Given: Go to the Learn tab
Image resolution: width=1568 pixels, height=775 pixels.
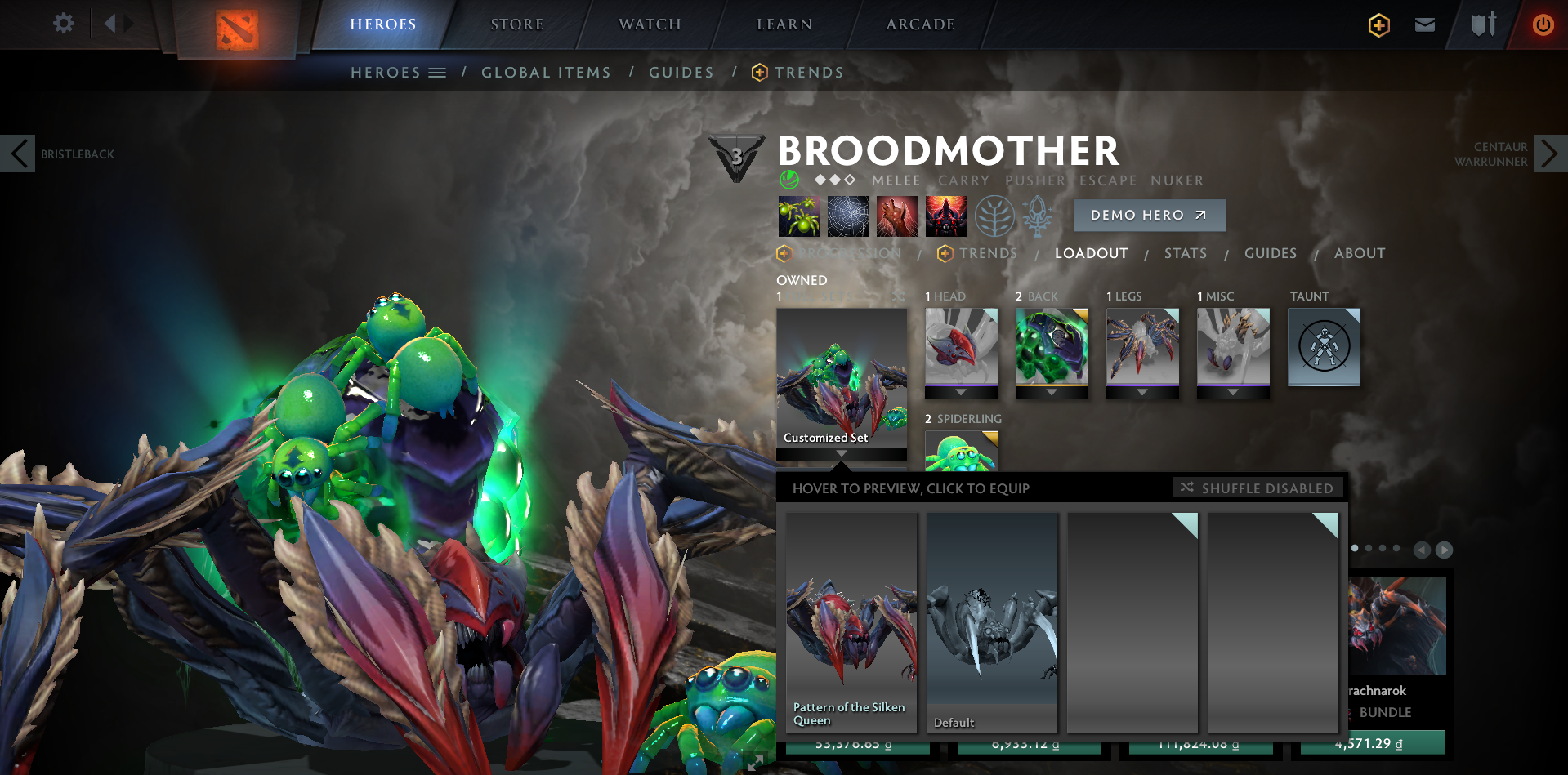Looking at the screenshot, I should tap(784, 24).
